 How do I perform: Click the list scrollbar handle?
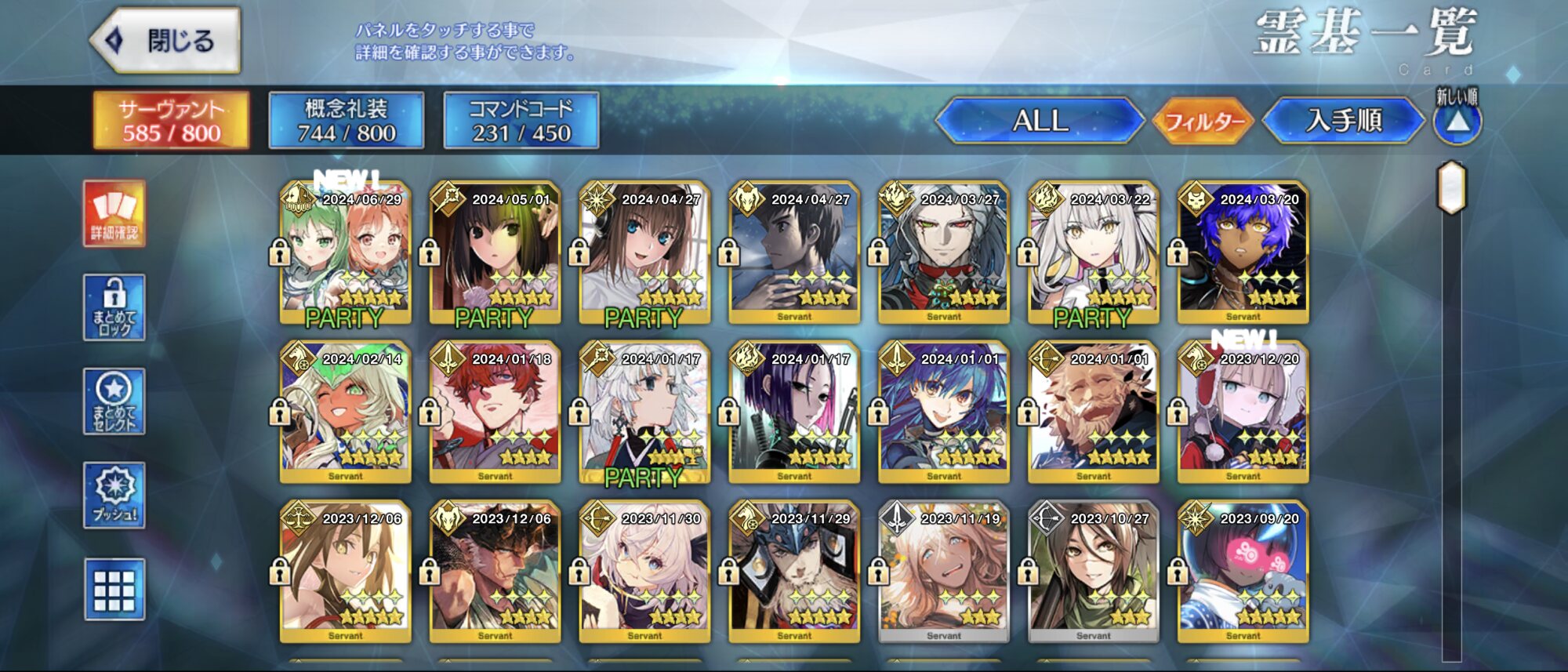click(1451, 187)
